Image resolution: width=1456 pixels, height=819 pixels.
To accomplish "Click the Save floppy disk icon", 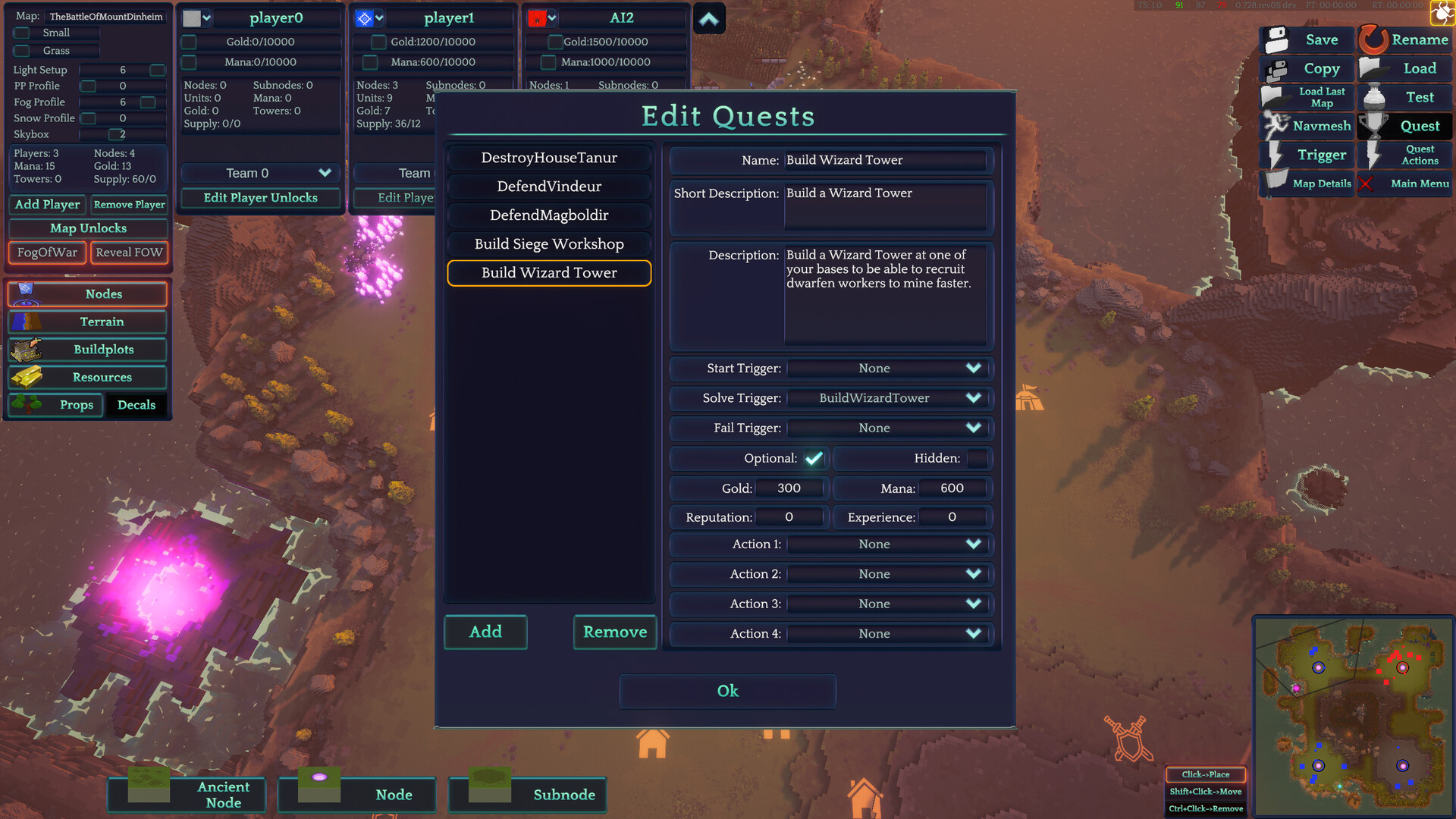I will tap(1276, 38).
